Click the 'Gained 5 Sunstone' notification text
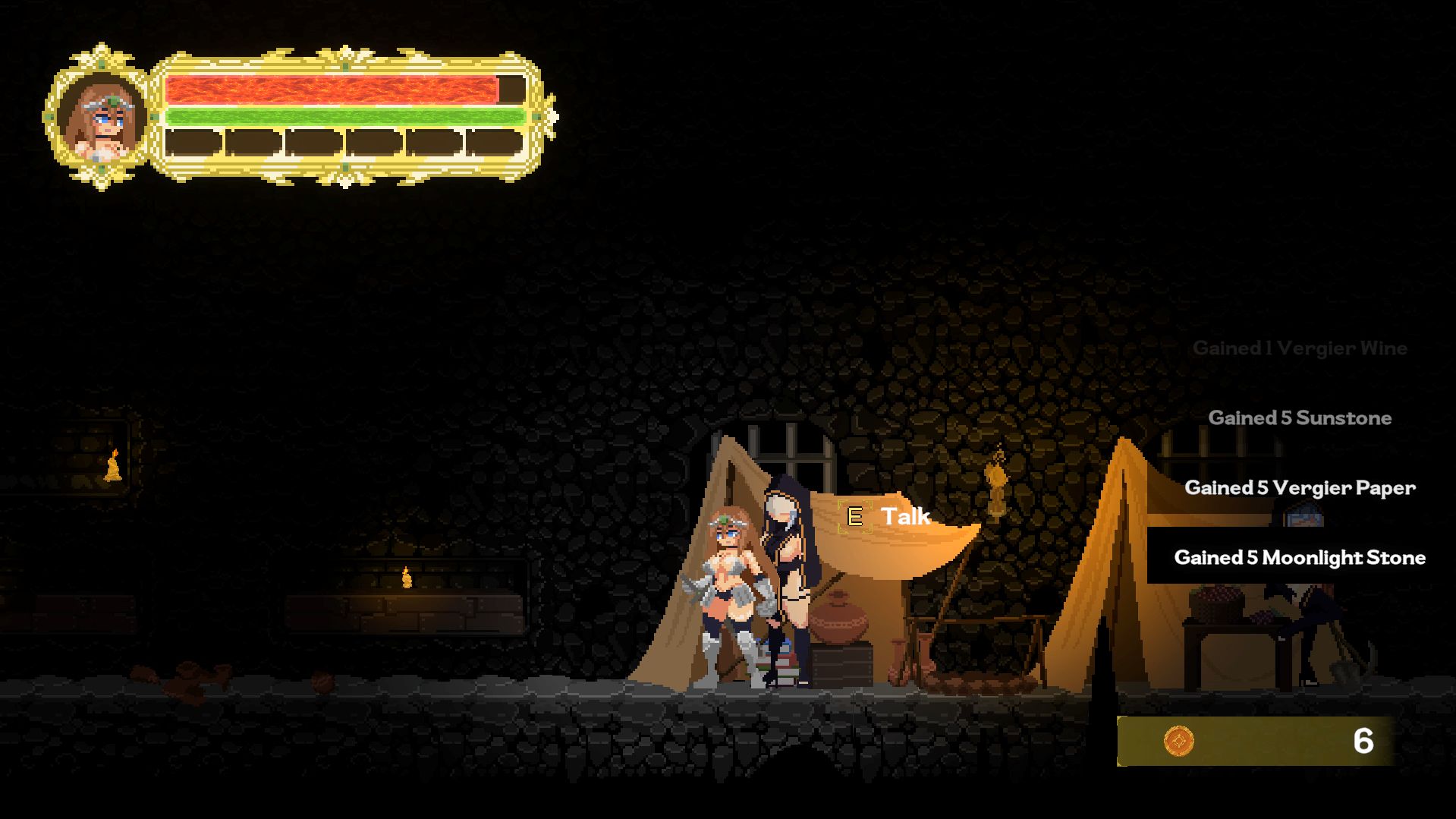1456x819 pixels. pos(1300,417)
